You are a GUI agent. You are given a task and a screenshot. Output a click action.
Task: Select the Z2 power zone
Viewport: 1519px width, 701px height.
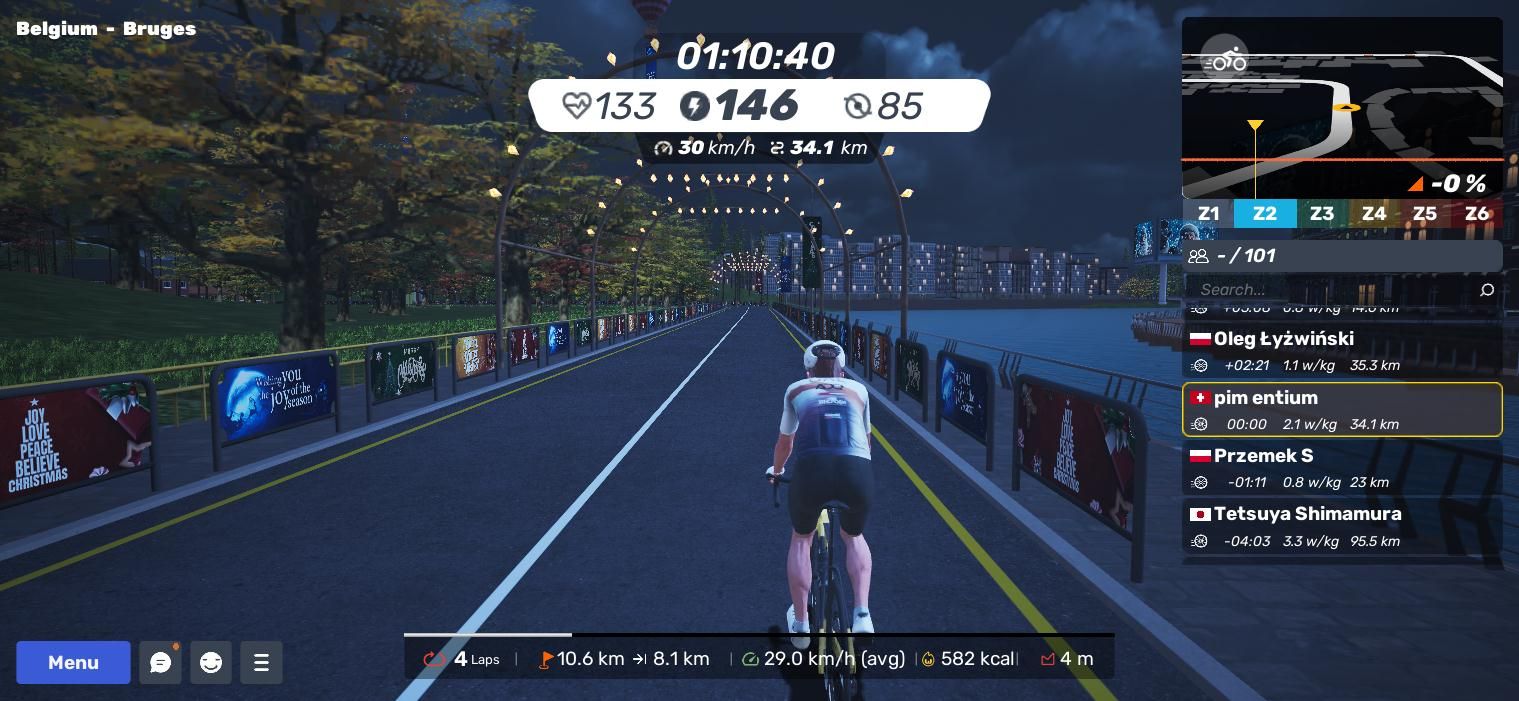tap(1264, 213)
